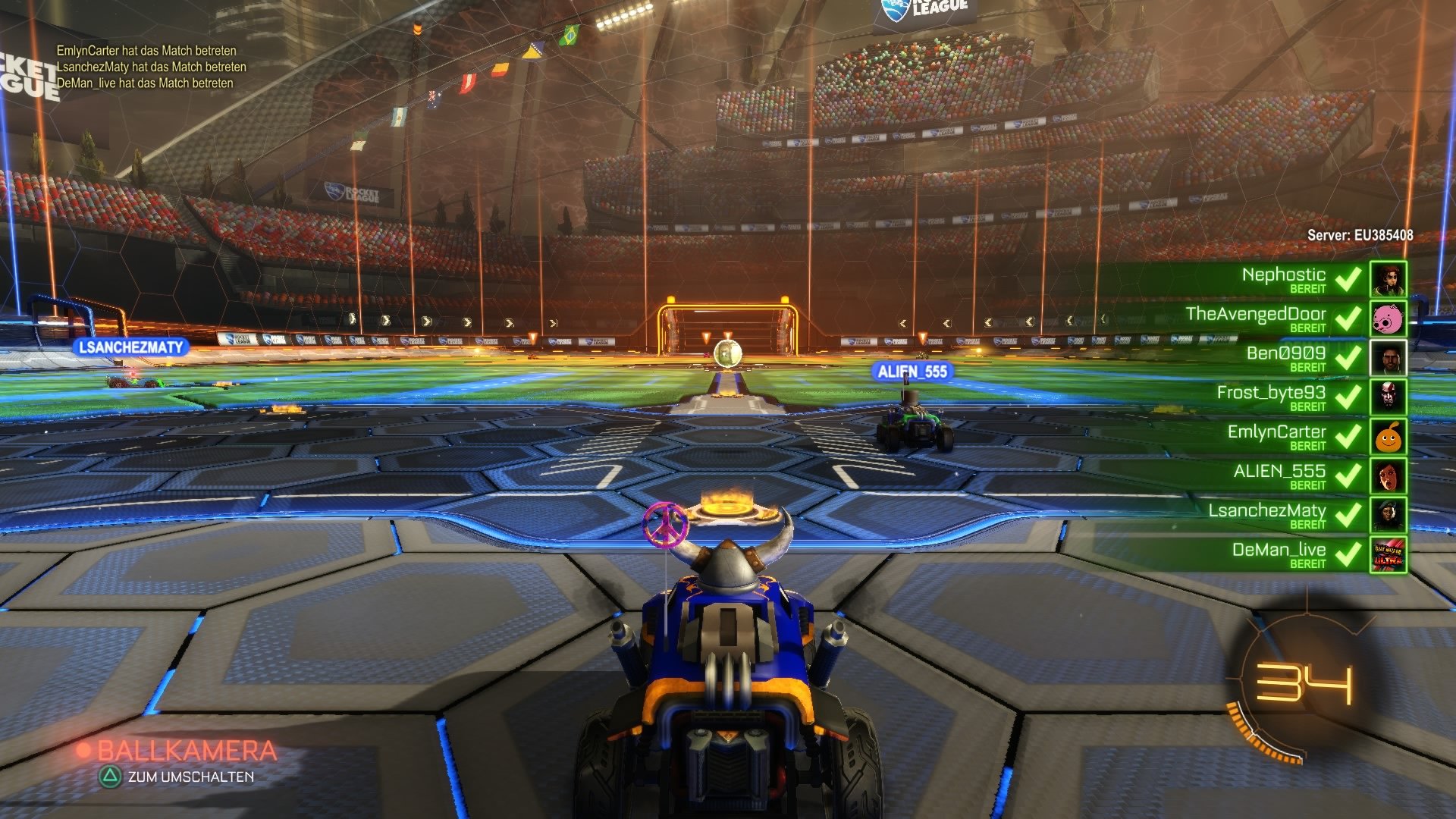
Task: Click the ALIEN_555 nameplate above the car
Action: [x=912, y=372]
